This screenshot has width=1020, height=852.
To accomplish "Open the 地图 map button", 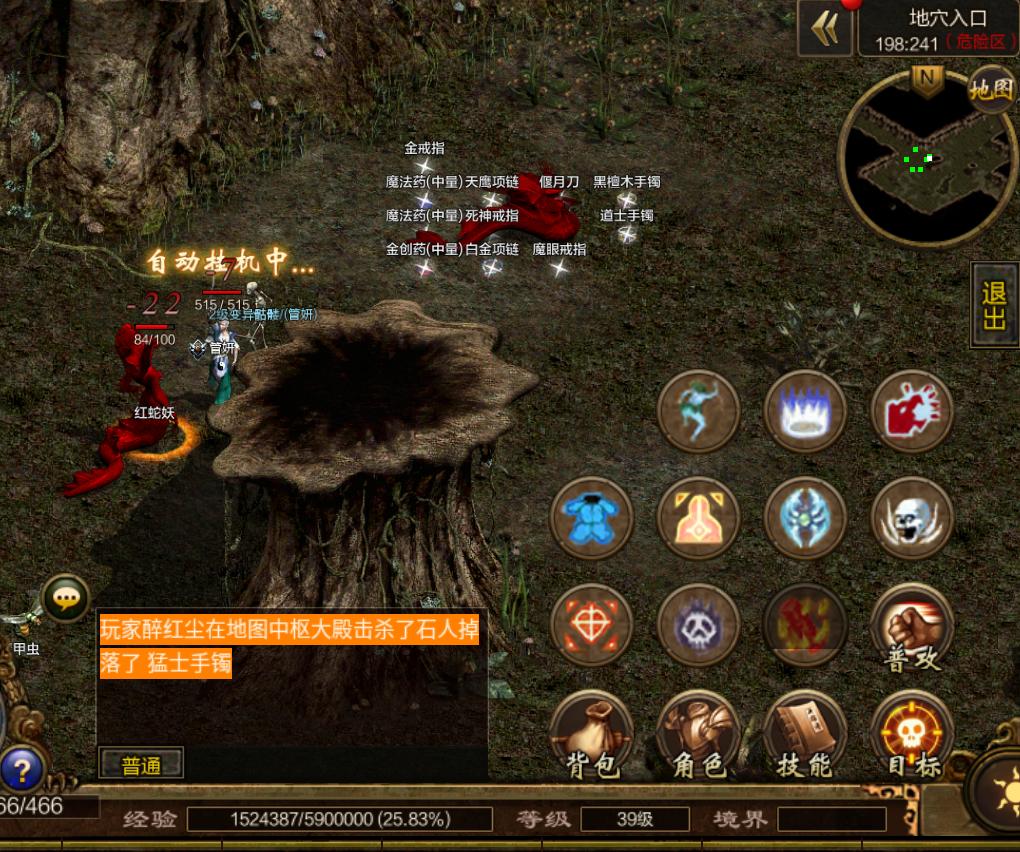I will (991, 90).
